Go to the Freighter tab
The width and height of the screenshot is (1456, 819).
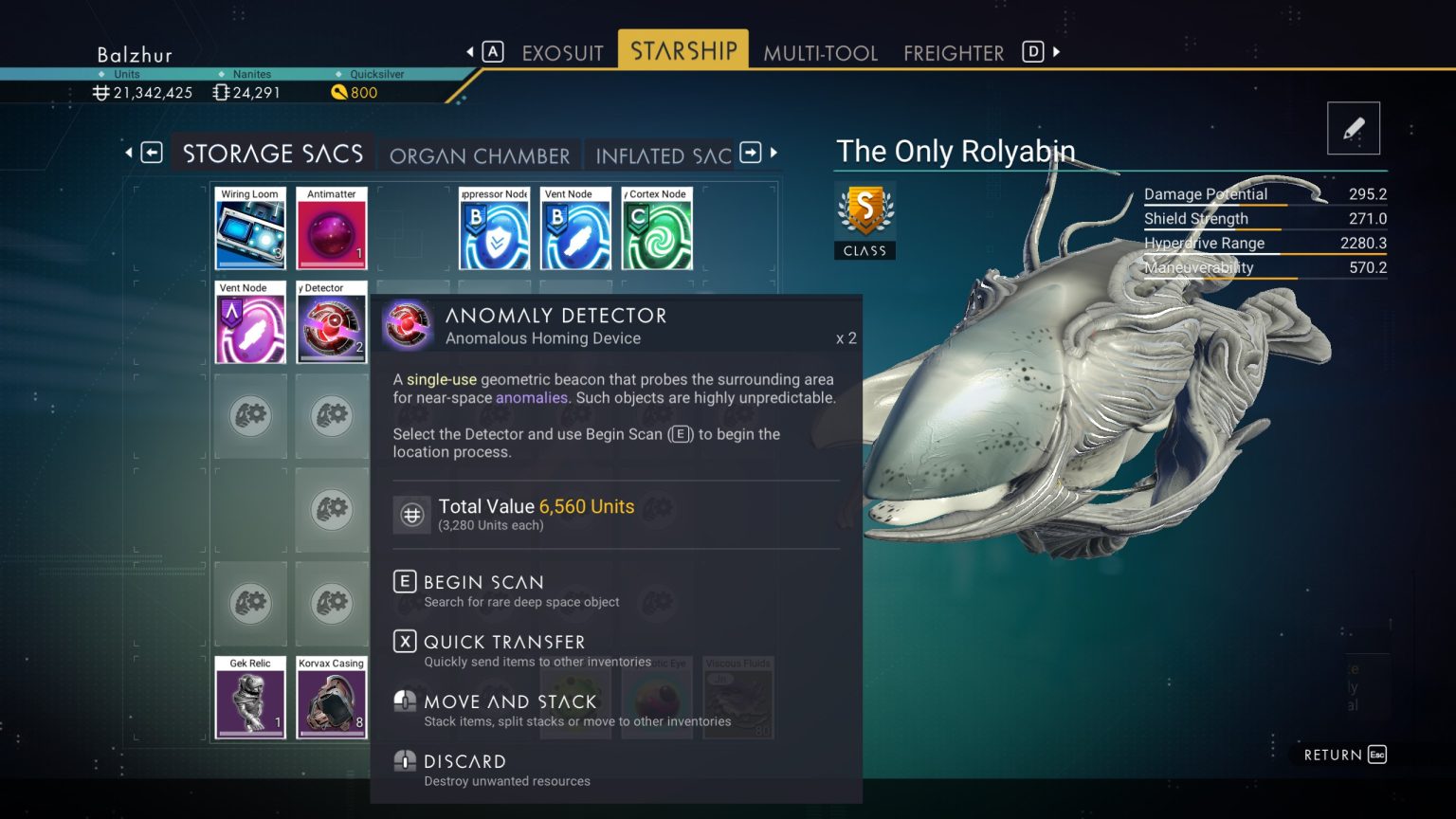(x=953, y=53)
